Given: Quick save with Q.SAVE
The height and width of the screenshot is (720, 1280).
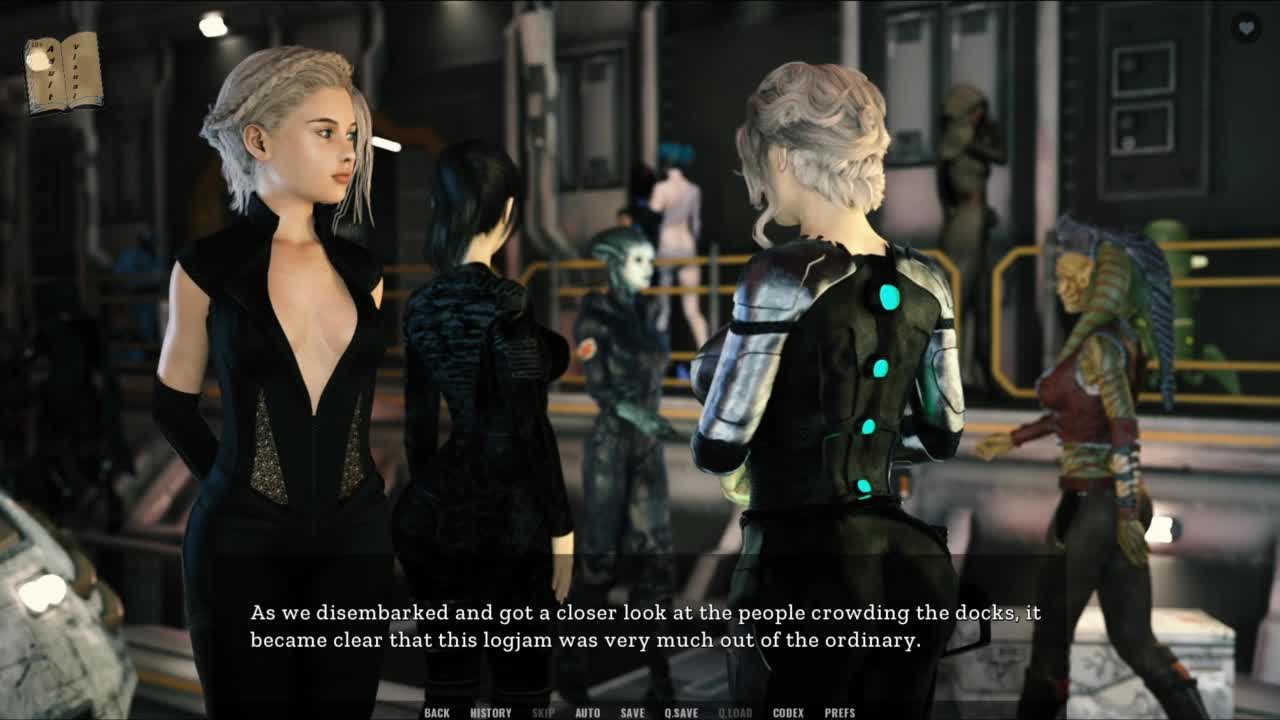Looking at the screenshot, I should click(x=681, y=713).
